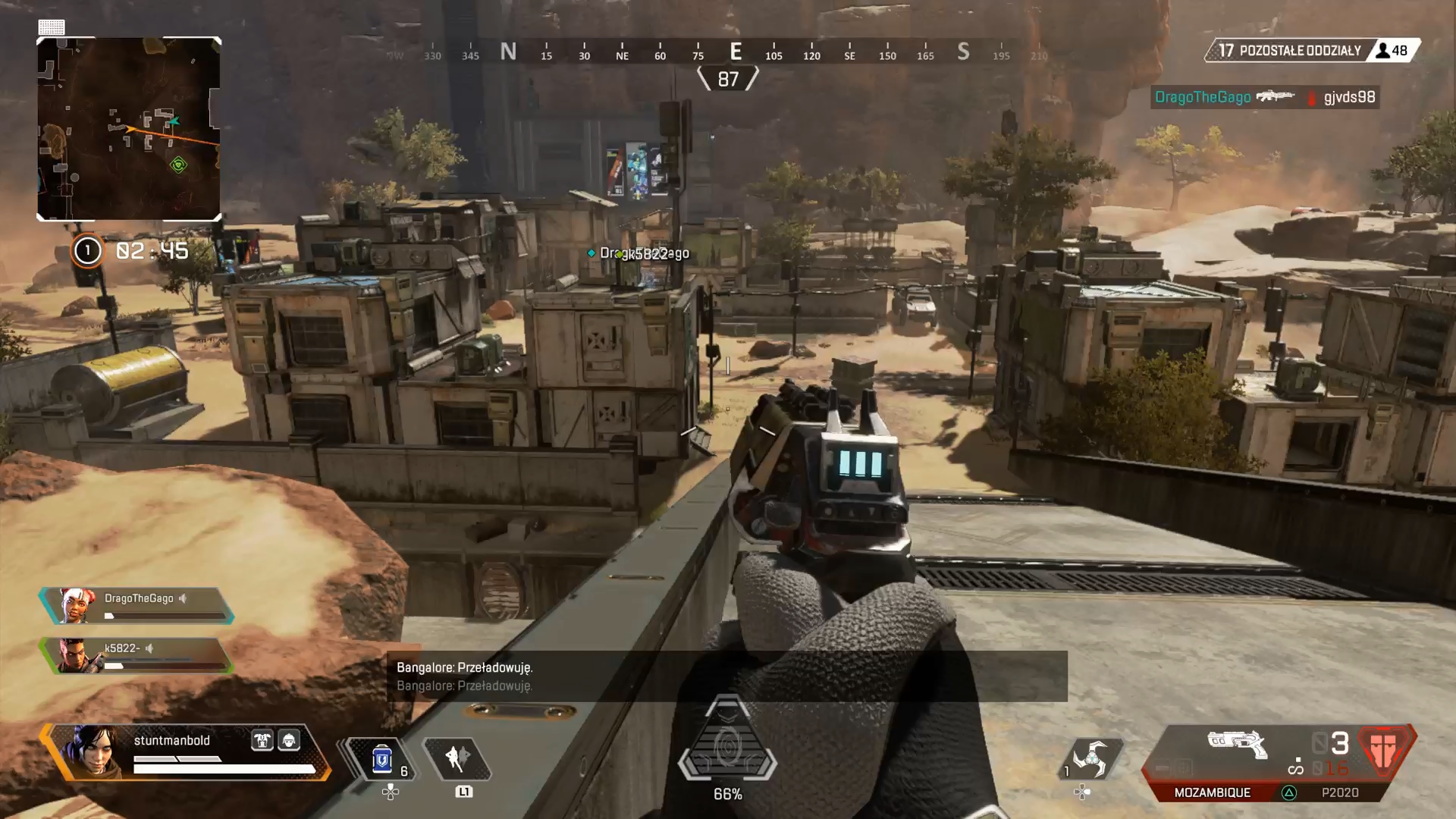Click the round 1 ring timer icon
This screenshot has height=819, width=1456.
[x=87, y=250]
